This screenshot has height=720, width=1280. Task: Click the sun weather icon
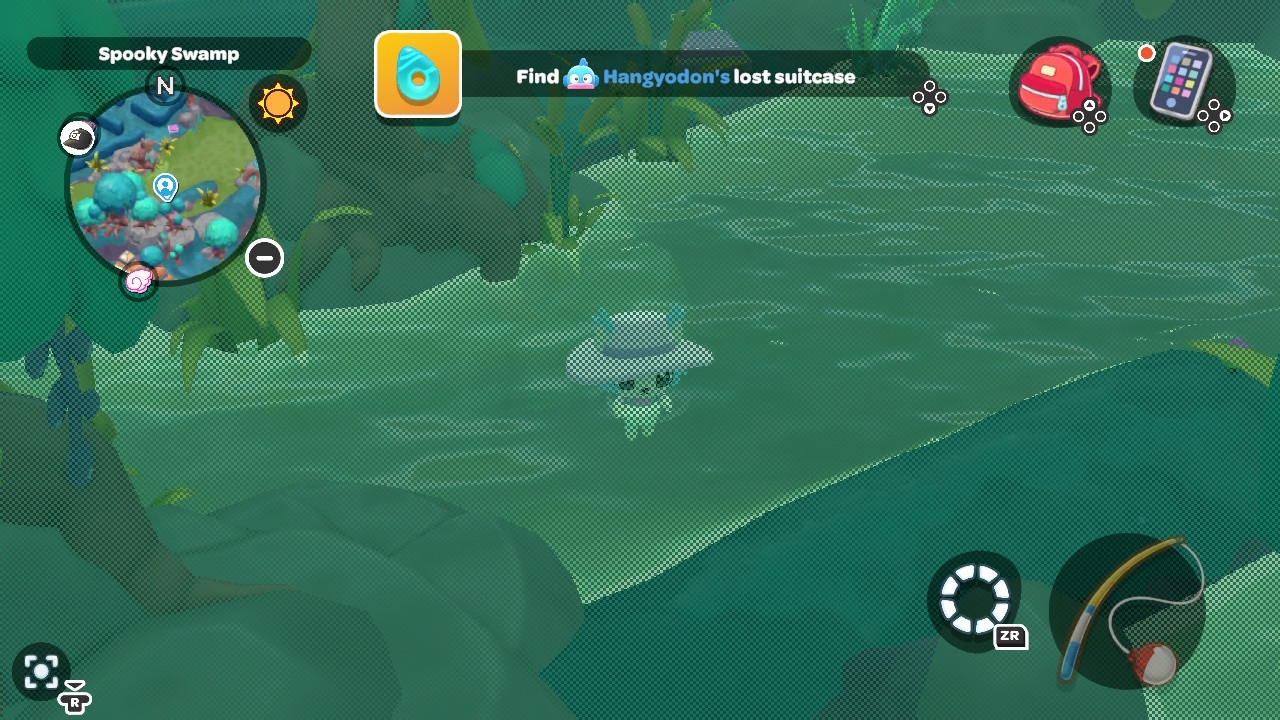pyautogui.click(x=277, y=103)
